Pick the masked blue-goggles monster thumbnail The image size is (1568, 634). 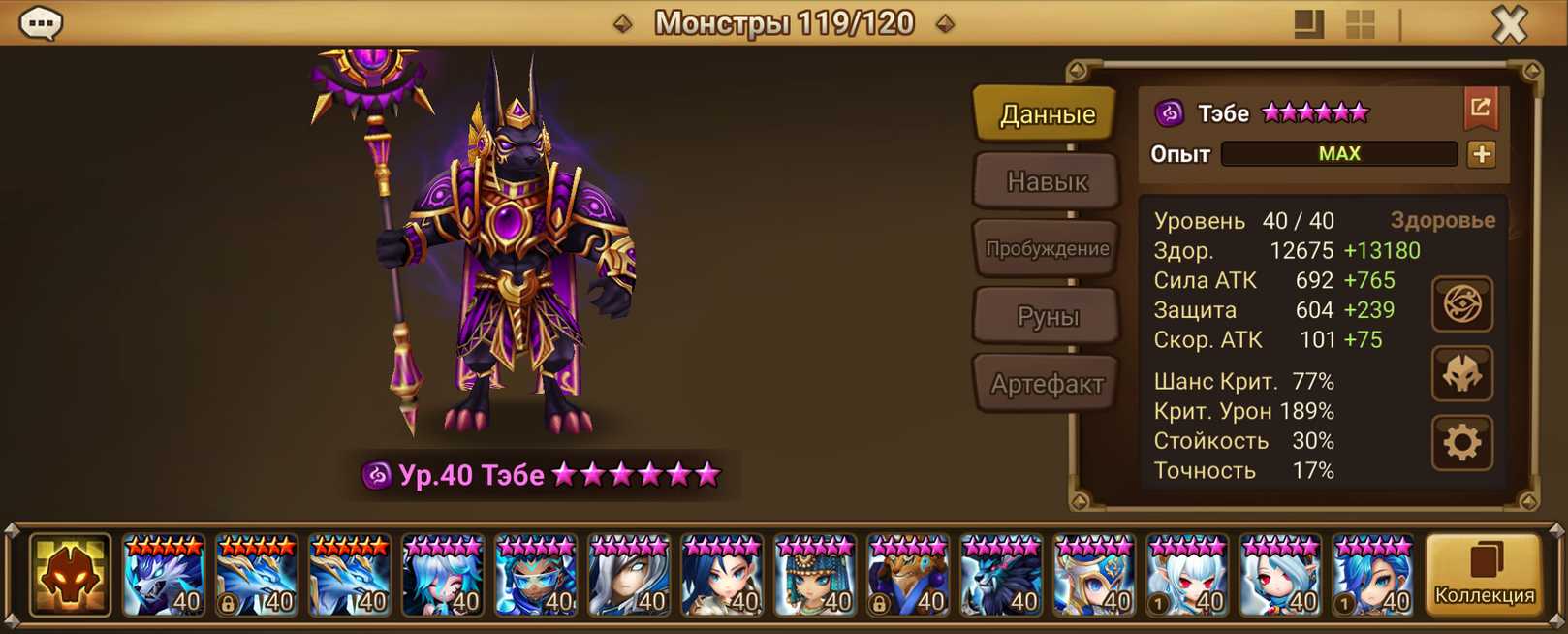coord(536,576)
